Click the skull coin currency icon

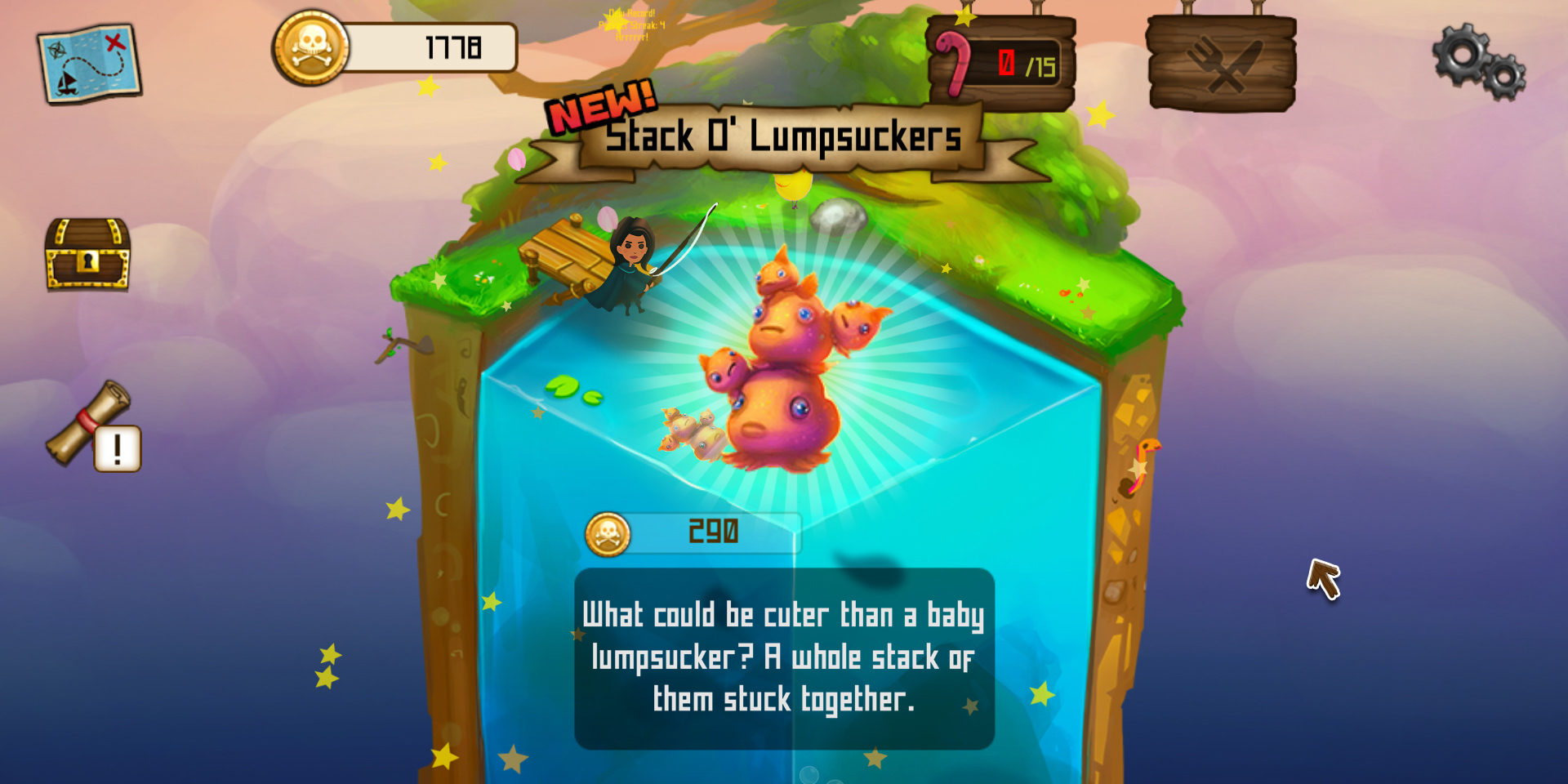coord(312,47)
